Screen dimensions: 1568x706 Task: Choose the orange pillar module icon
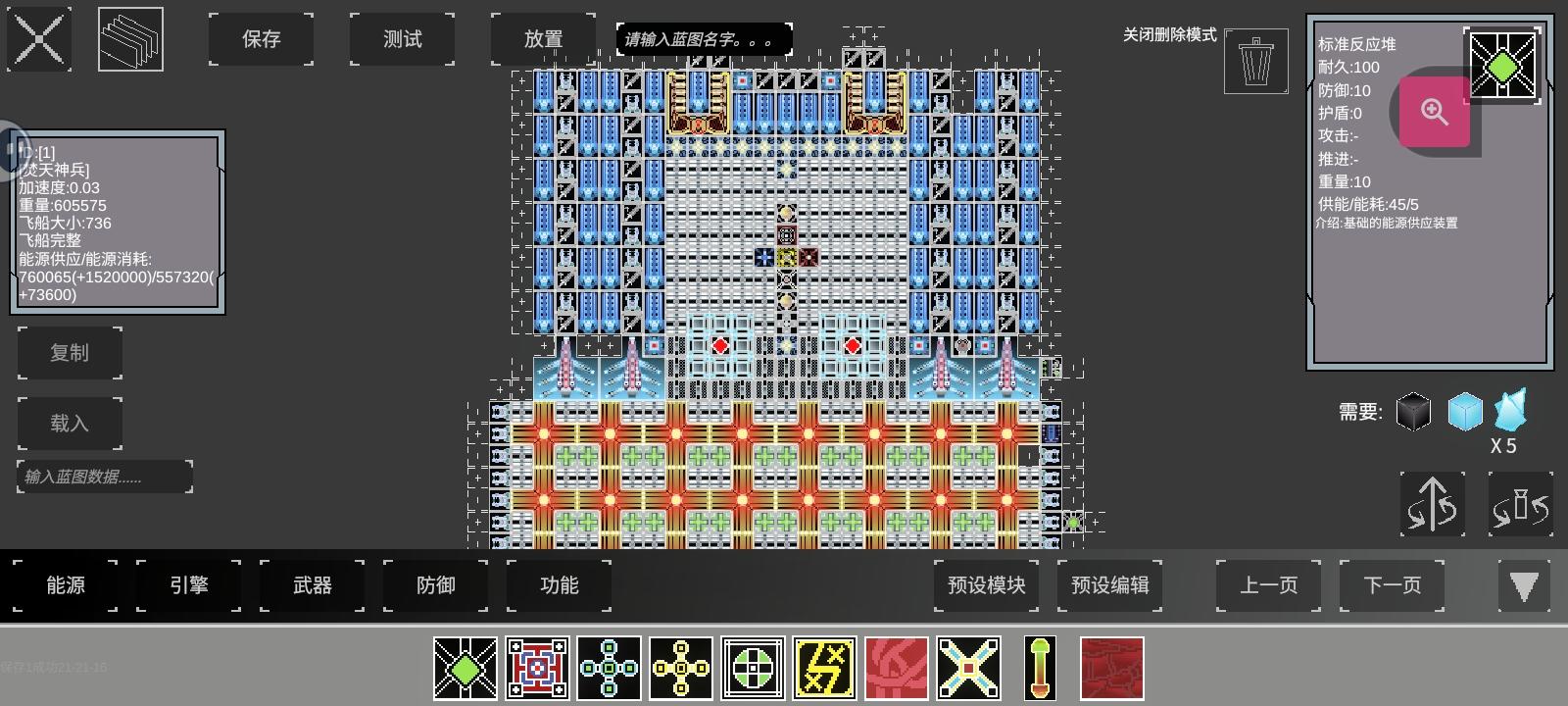pyautogui.click(x=1040, y=668)
